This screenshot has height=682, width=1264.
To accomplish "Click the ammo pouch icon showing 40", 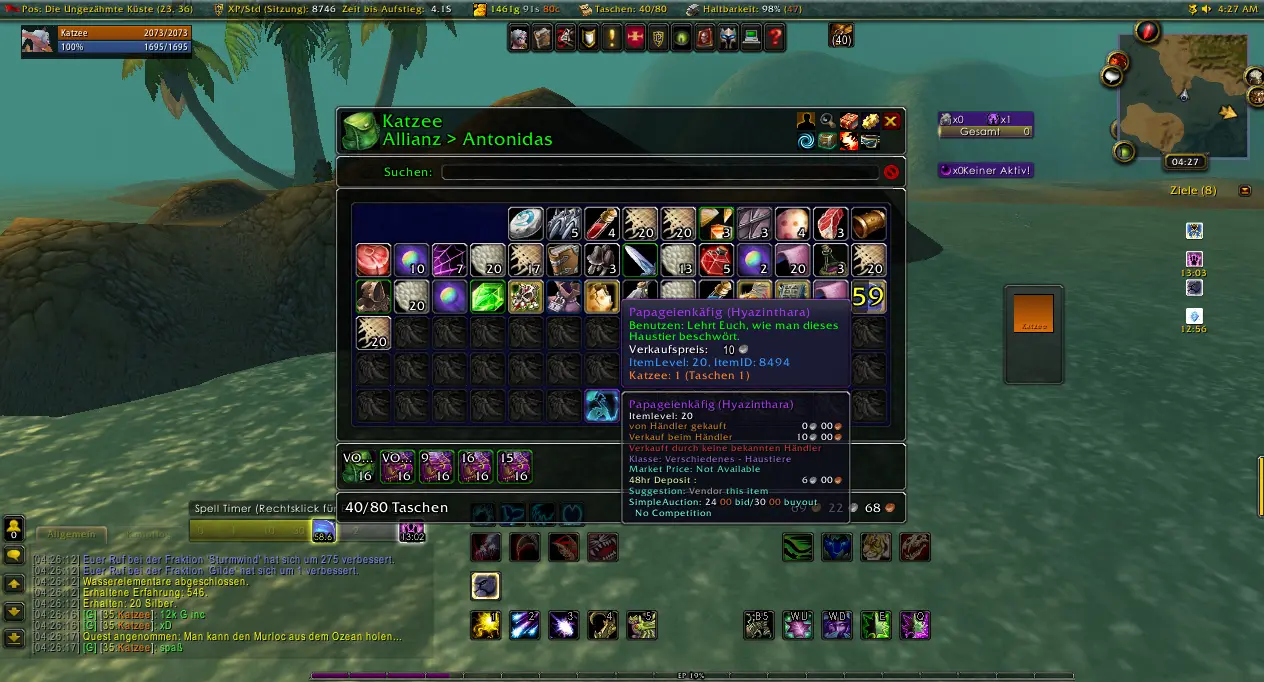I will (x=841, y=35).
